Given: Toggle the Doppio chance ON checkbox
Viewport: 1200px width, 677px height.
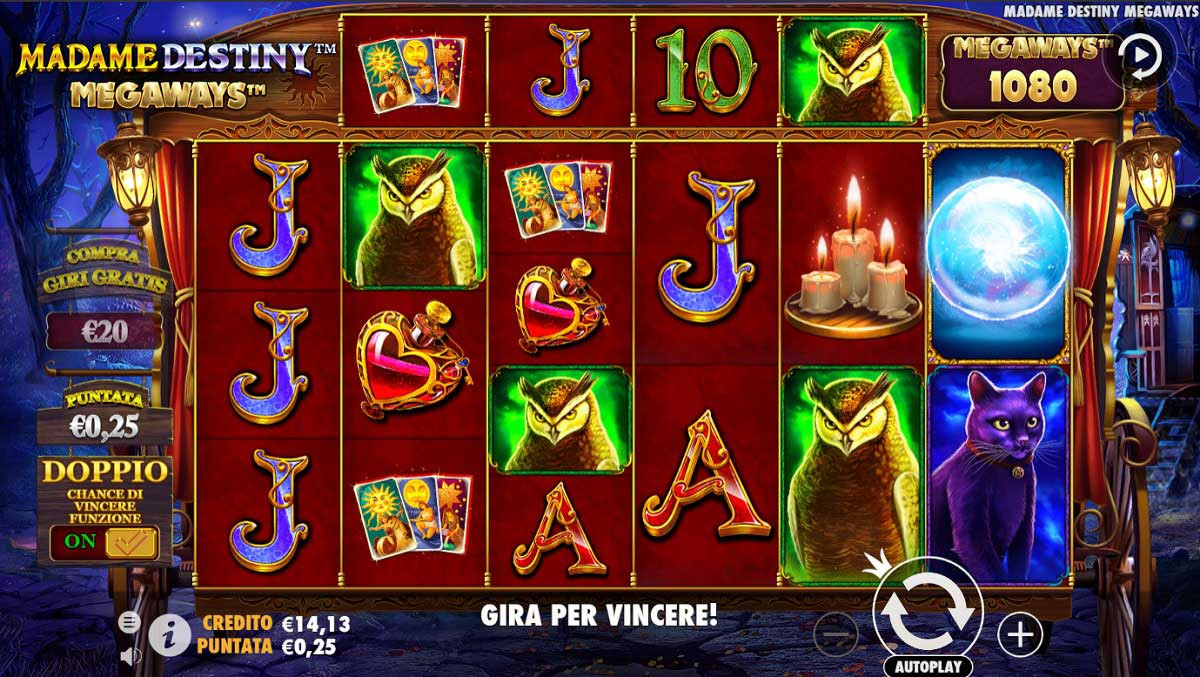Looking at the screenshot, I should click(130, 541).
